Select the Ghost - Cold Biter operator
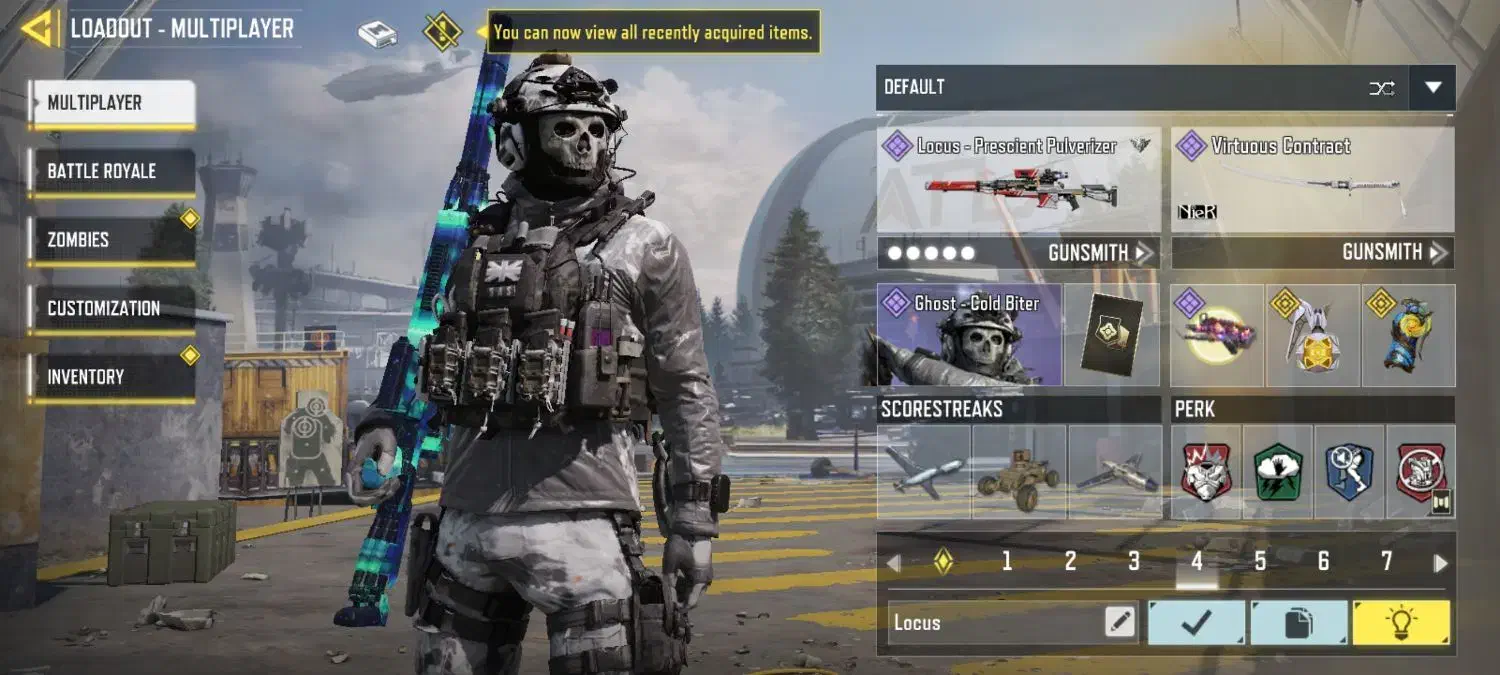 968,336
